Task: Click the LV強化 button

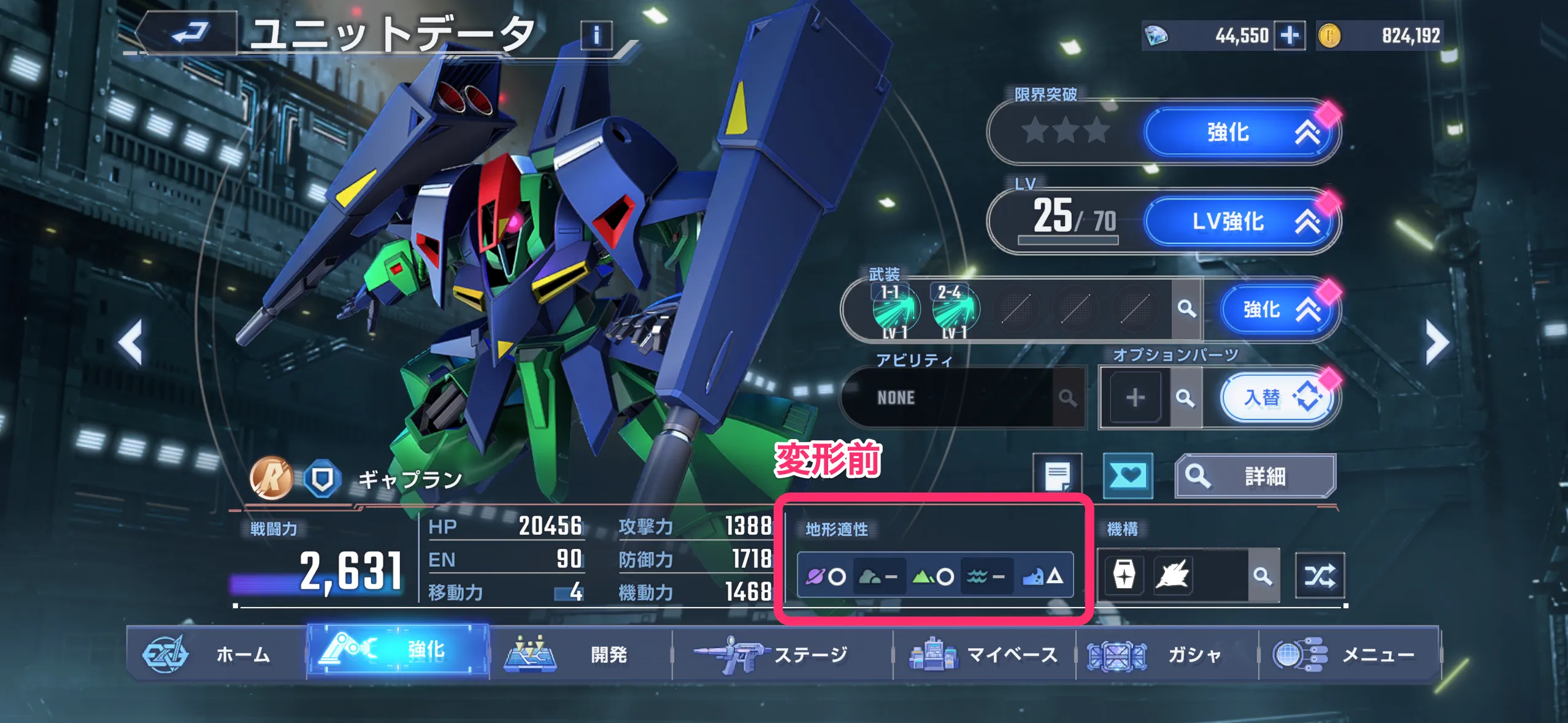Action: tap(1240, 221)
